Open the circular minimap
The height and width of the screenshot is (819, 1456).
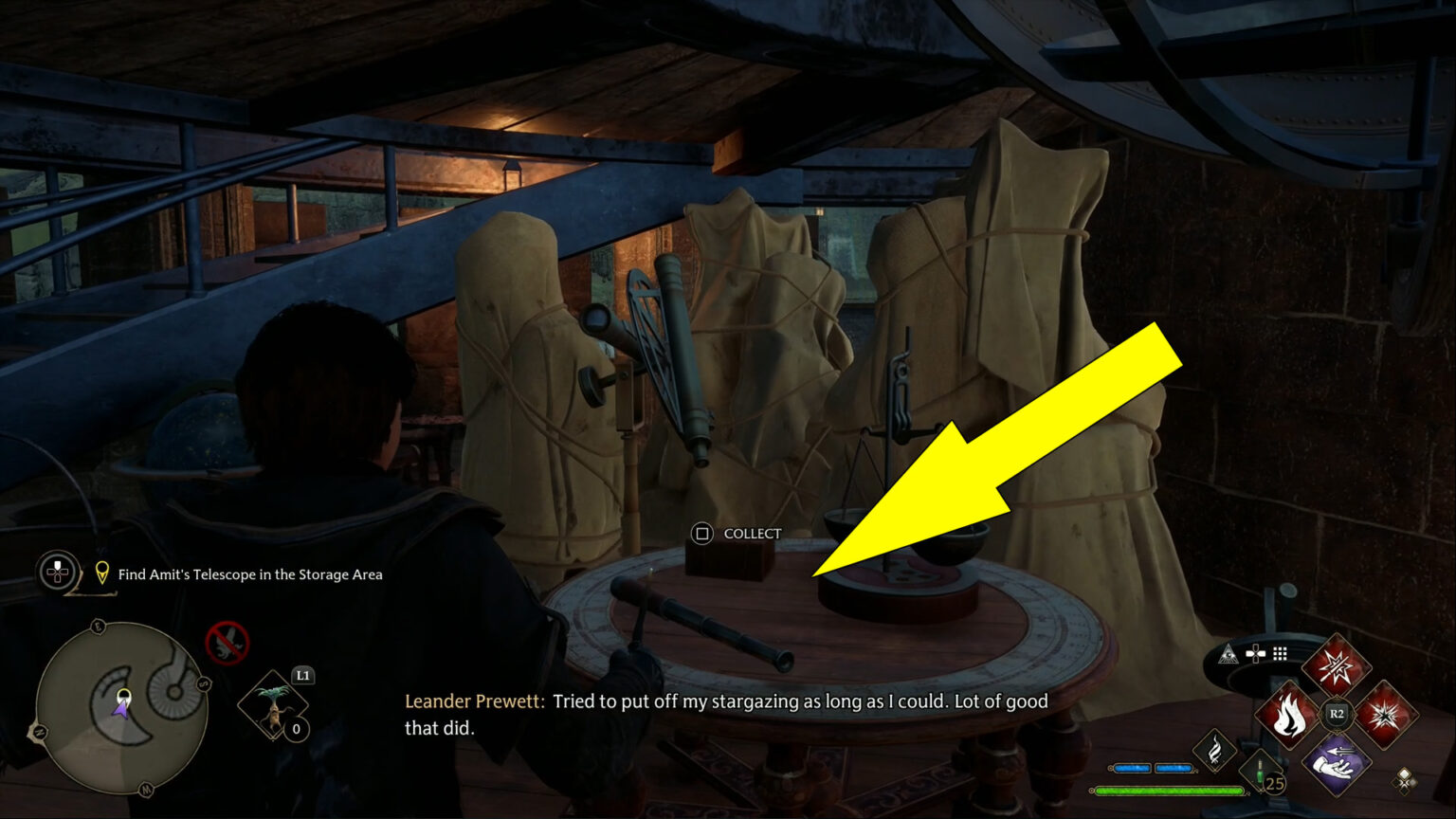[x=122, y=706]
